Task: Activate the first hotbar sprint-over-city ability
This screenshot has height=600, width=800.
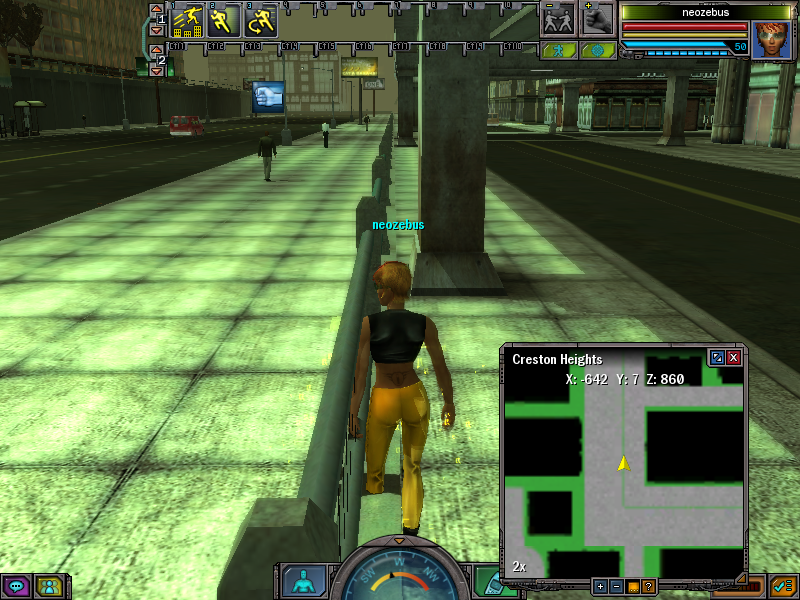Action: click(x=187, y=20)
